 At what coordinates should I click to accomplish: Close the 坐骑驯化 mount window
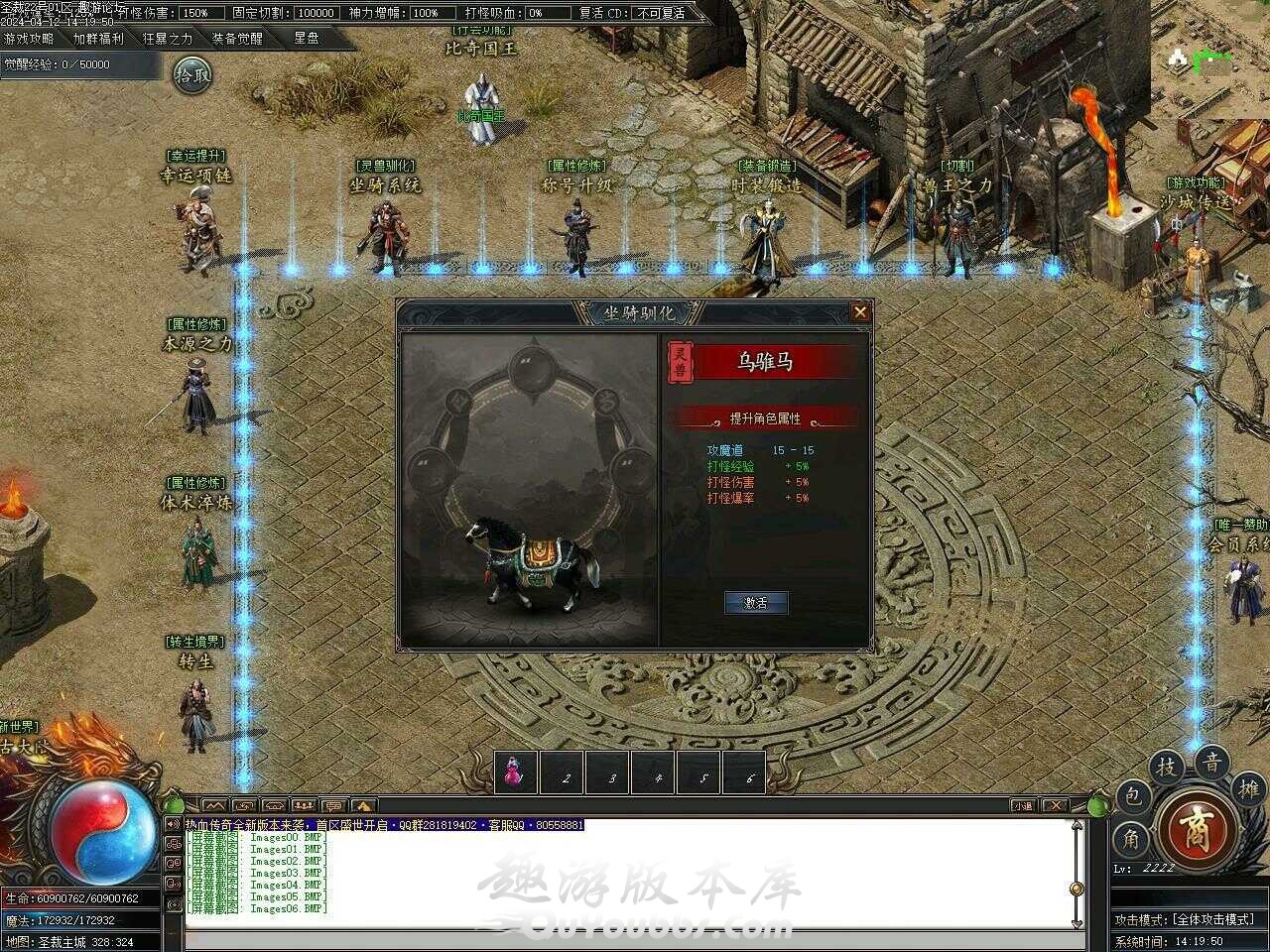860,312
